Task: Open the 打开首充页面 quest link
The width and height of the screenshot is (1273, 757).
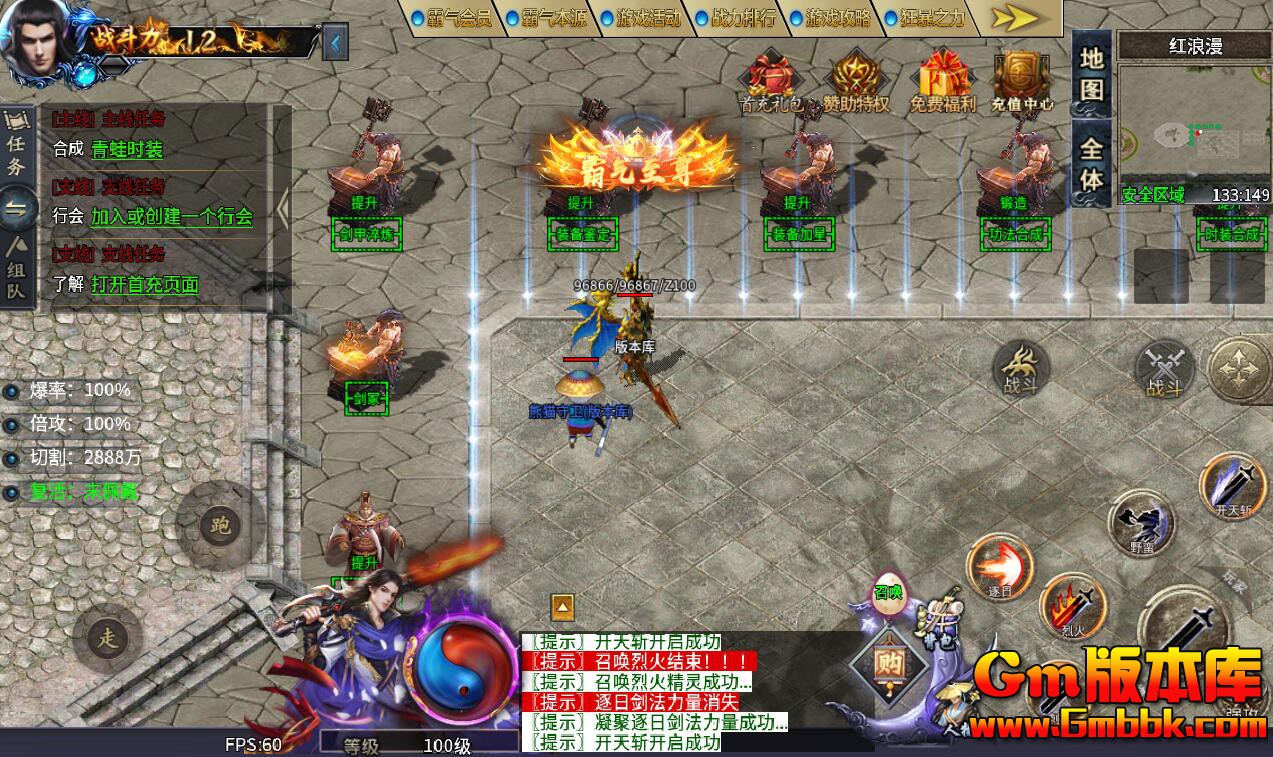Action: 145,285
